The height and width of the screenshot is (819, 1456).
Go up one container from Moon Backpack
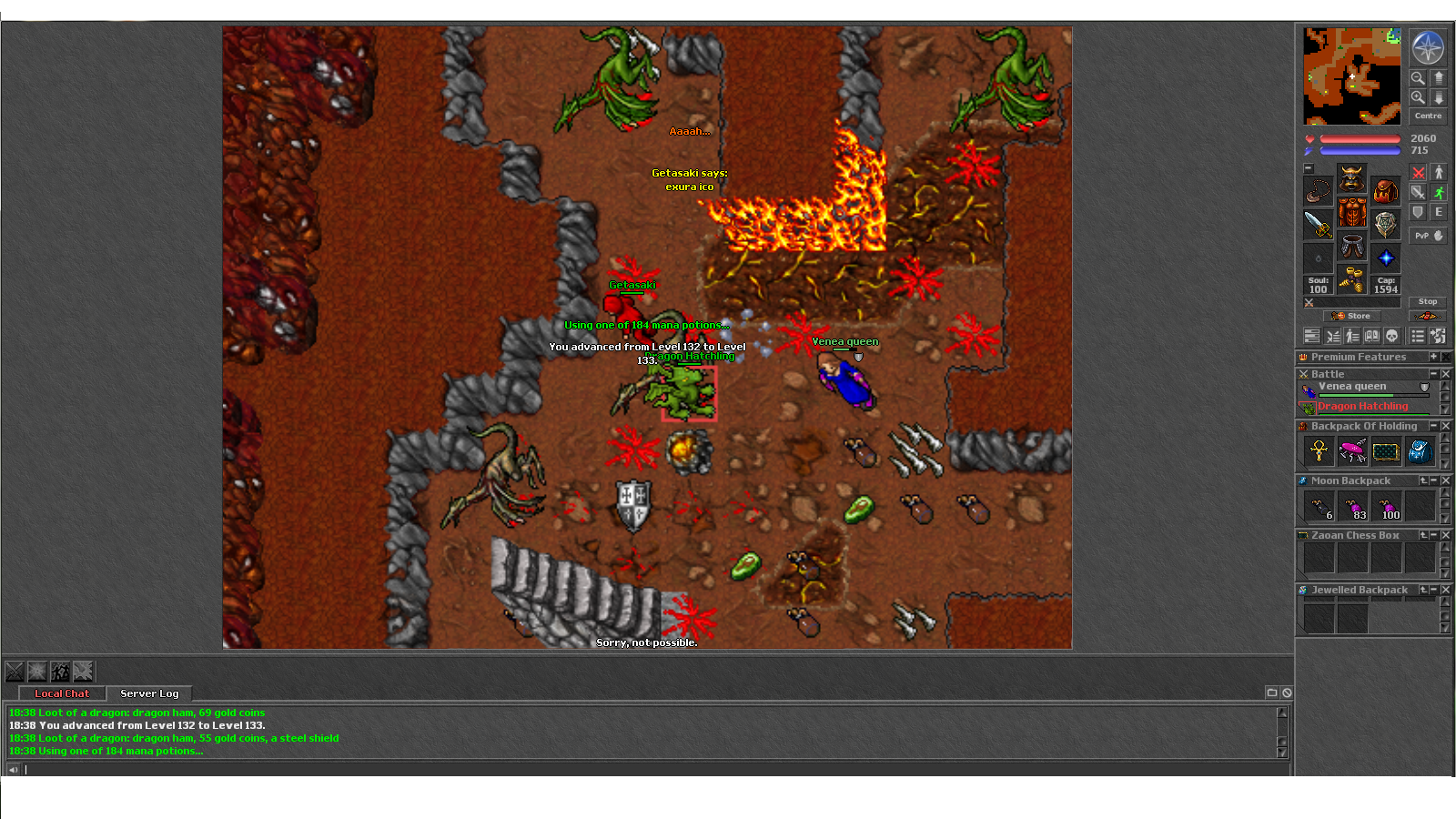click(x=1423, y=480)
